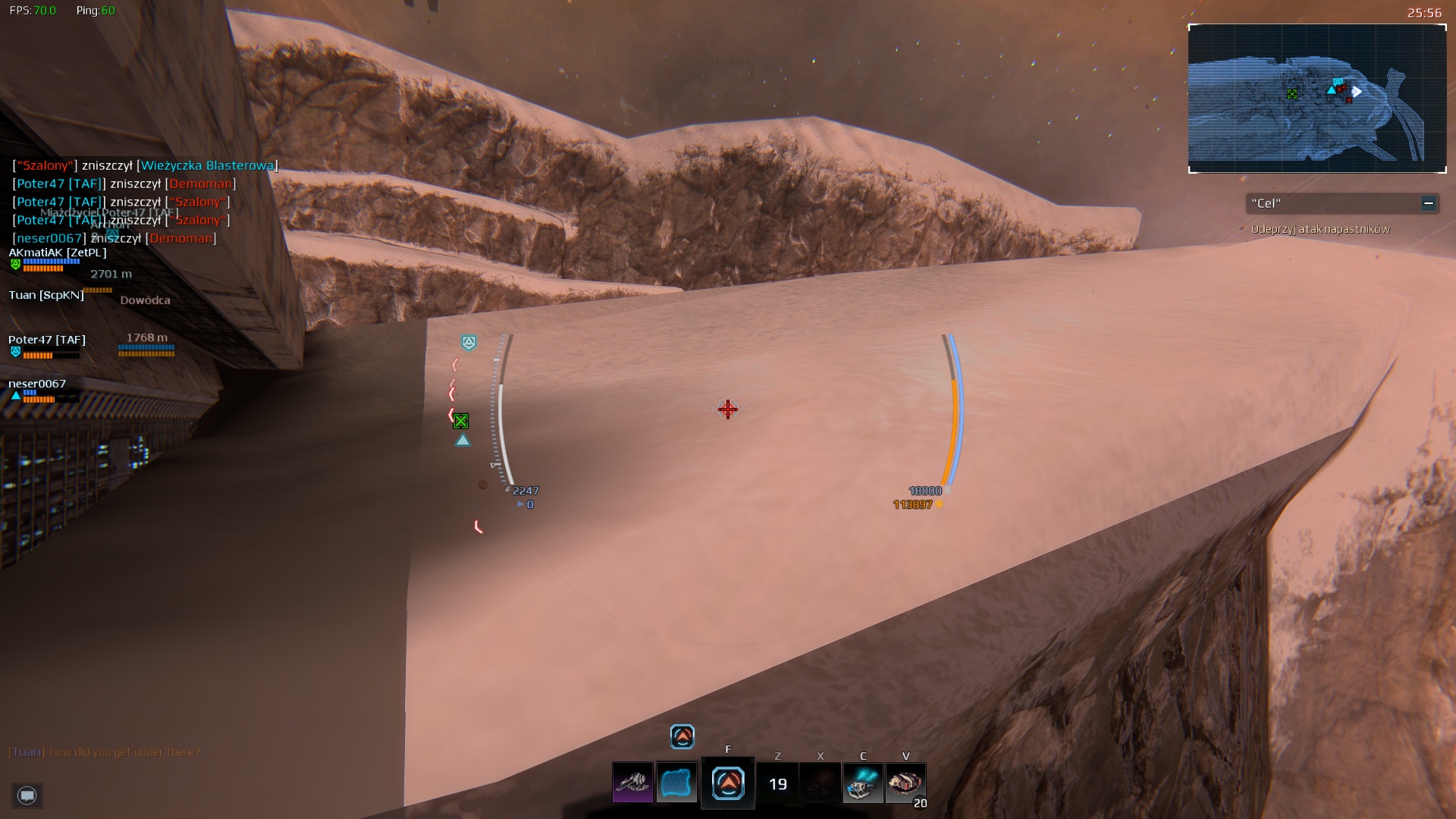Select the turret weapon slot with purple background
This screenshot has width=1456, height=819.
tap(632, 783)
